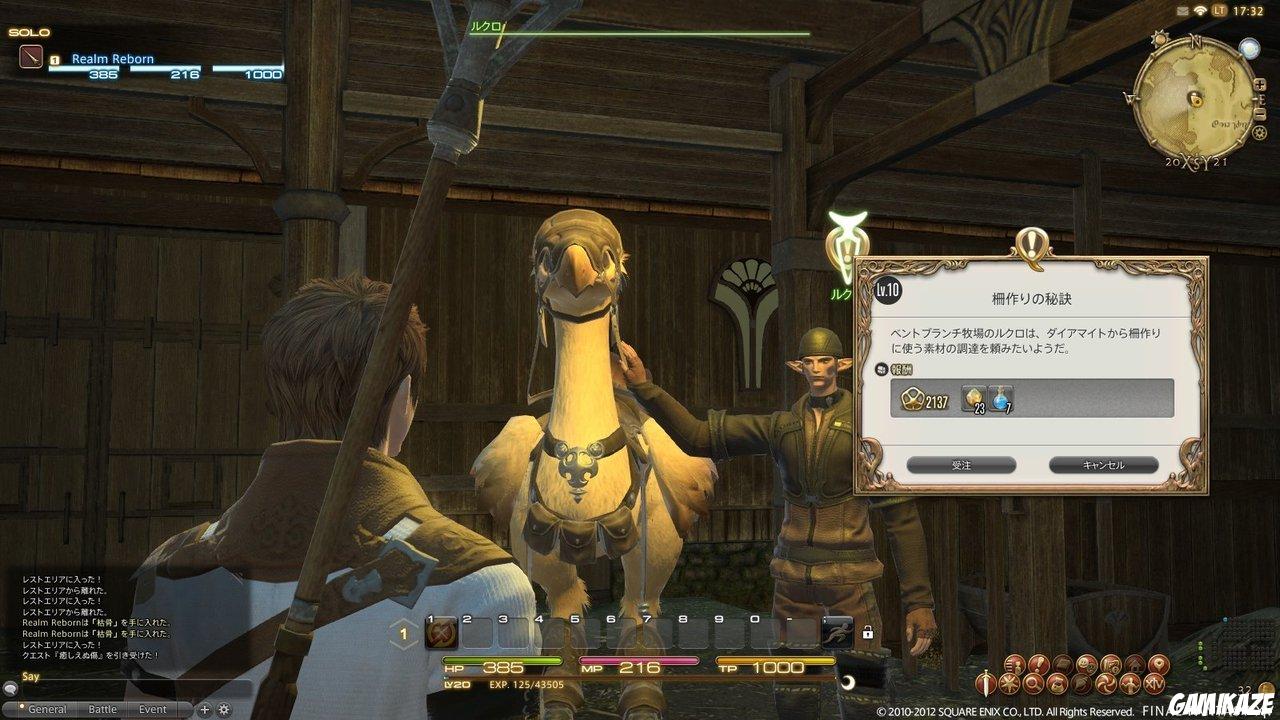Select the magnifying glass search icon
This screenshot has height=720, width=1280.
[1033, 682]
